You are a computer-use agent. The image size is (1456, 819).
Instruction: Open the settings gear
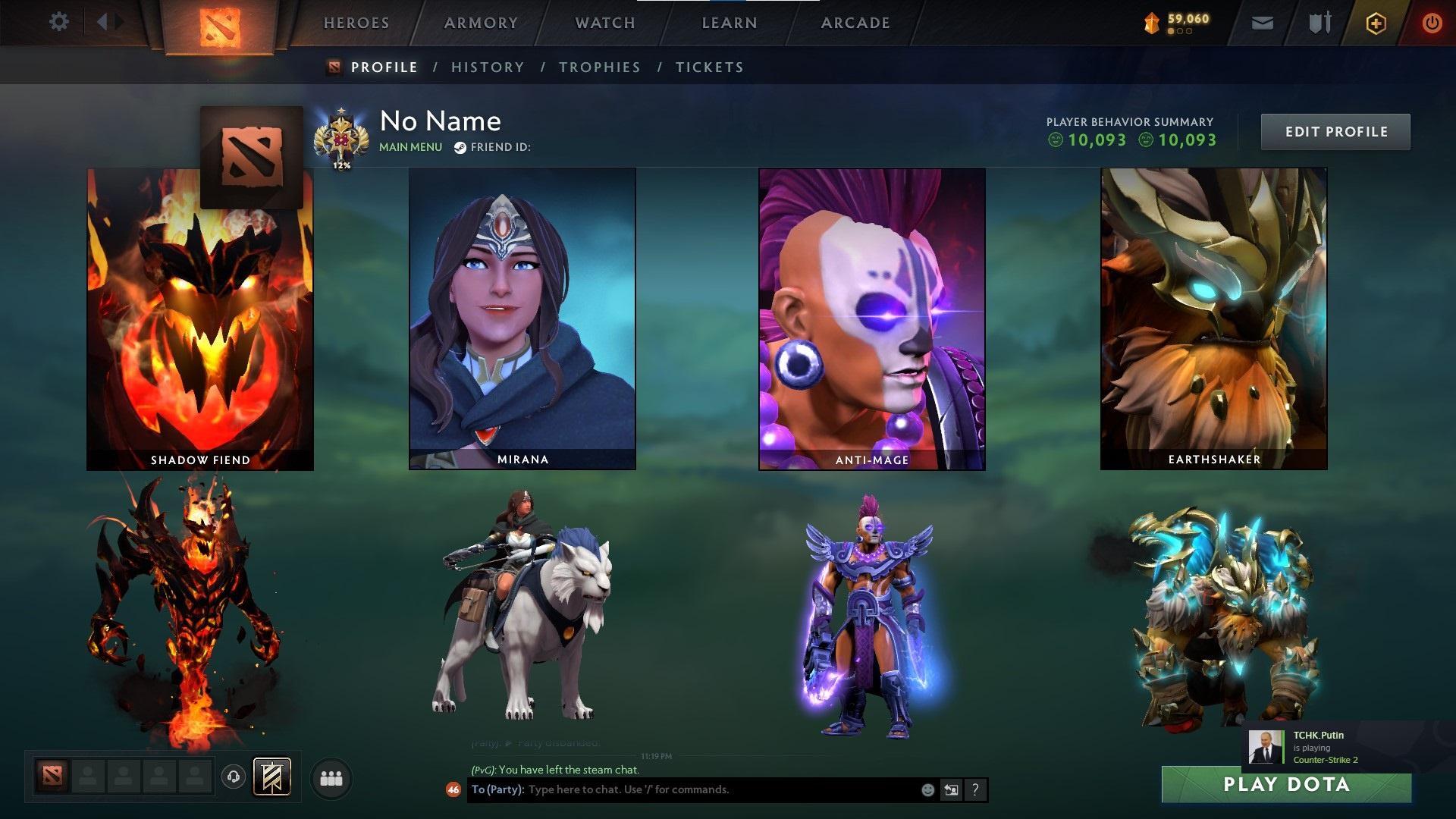58,22
